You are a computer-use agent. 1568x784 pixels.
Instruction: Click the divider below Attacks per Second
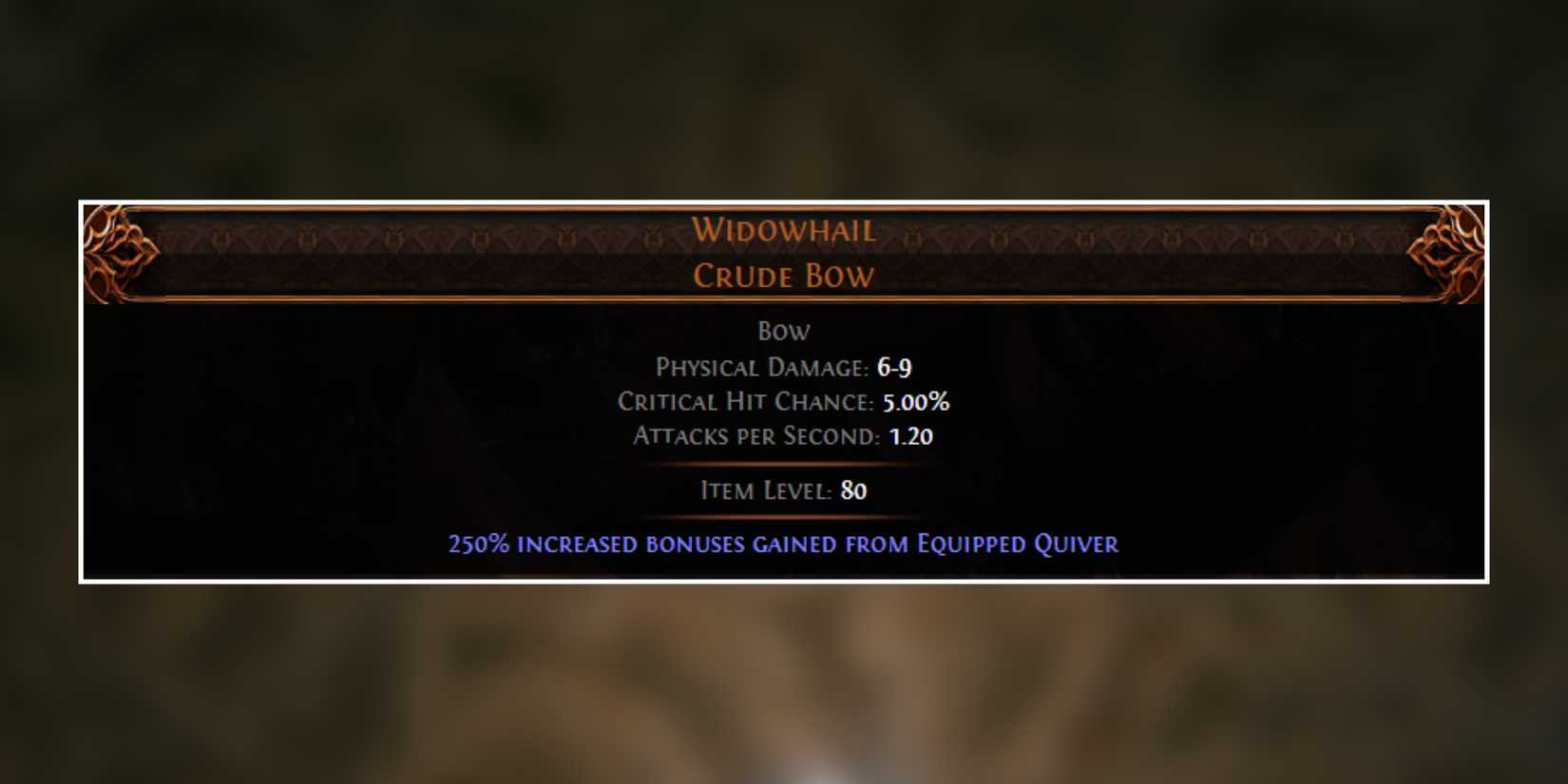(783, 463)
